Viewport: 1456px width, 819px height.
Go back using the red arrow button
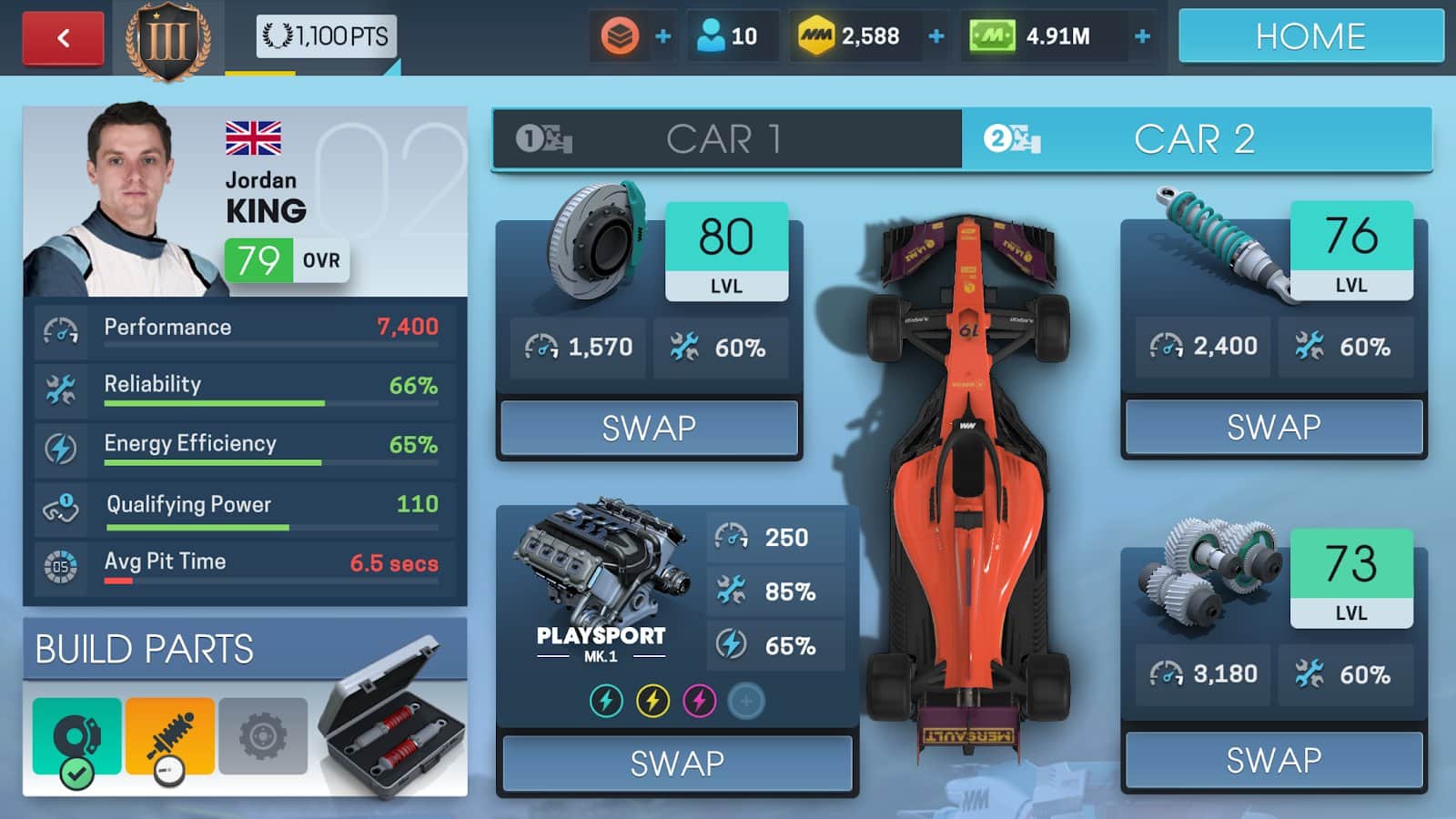point(63,38)
